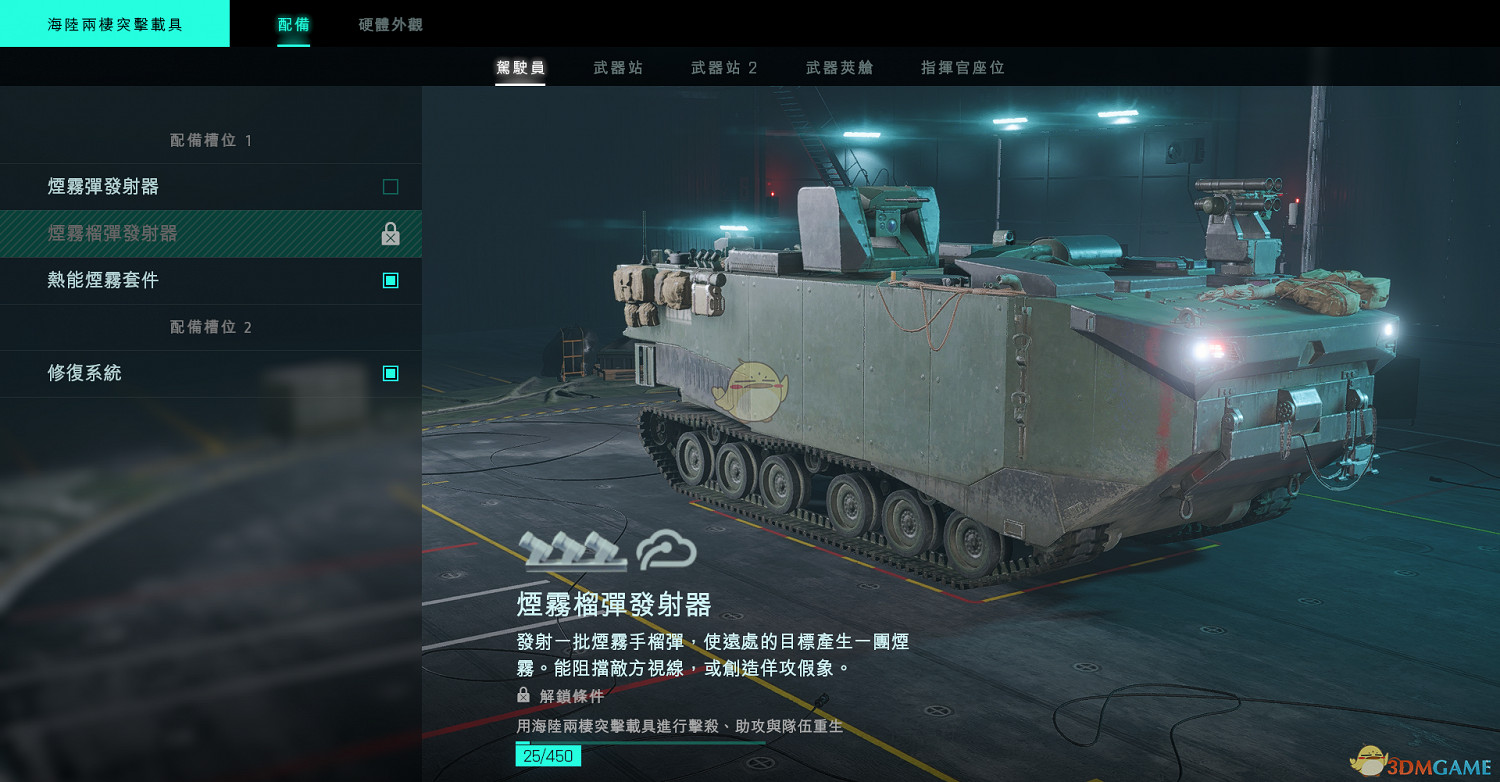Select the 武器英艙 seat tab
Viewport: 1500px width, 782px height.
838,67
